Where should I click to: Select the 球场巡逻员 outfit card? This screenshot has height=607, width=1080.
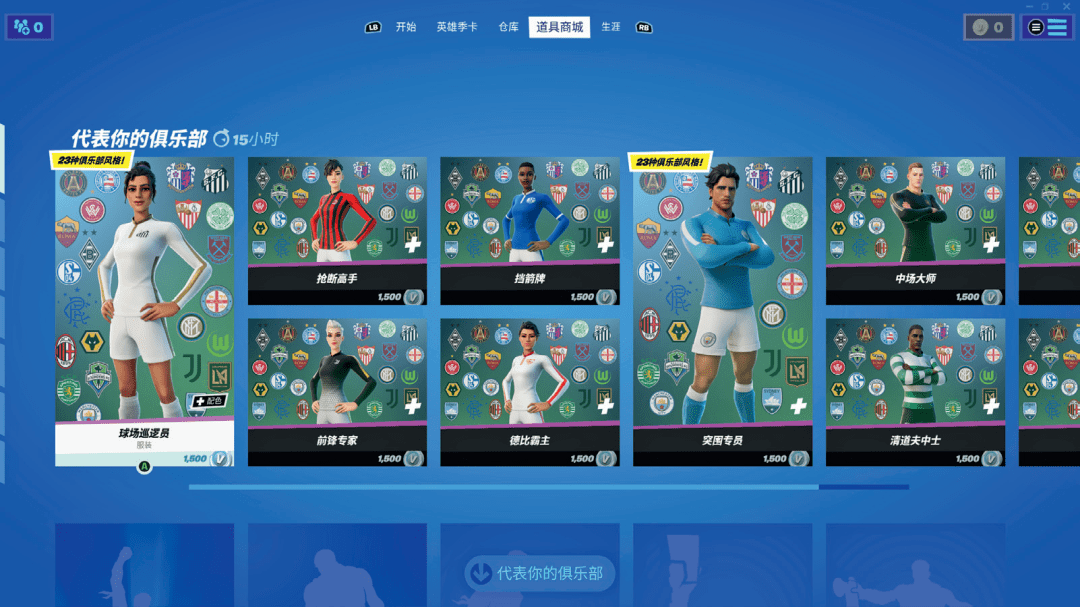(144, 310)
